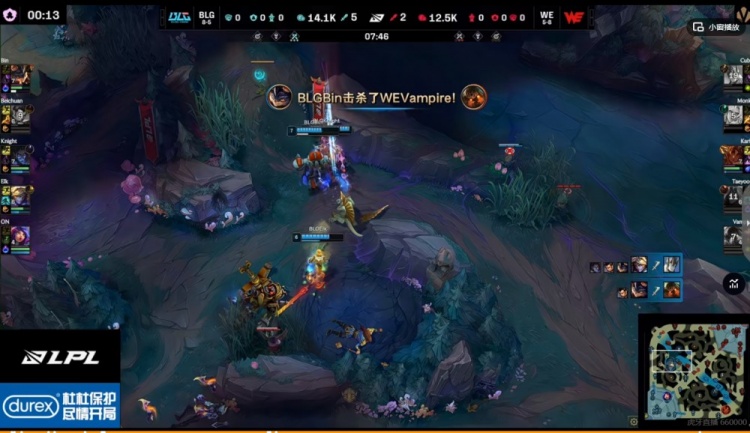Click the bottom kill-feed entry in the list
The image size is (750, 433).
tap(648, 290)
